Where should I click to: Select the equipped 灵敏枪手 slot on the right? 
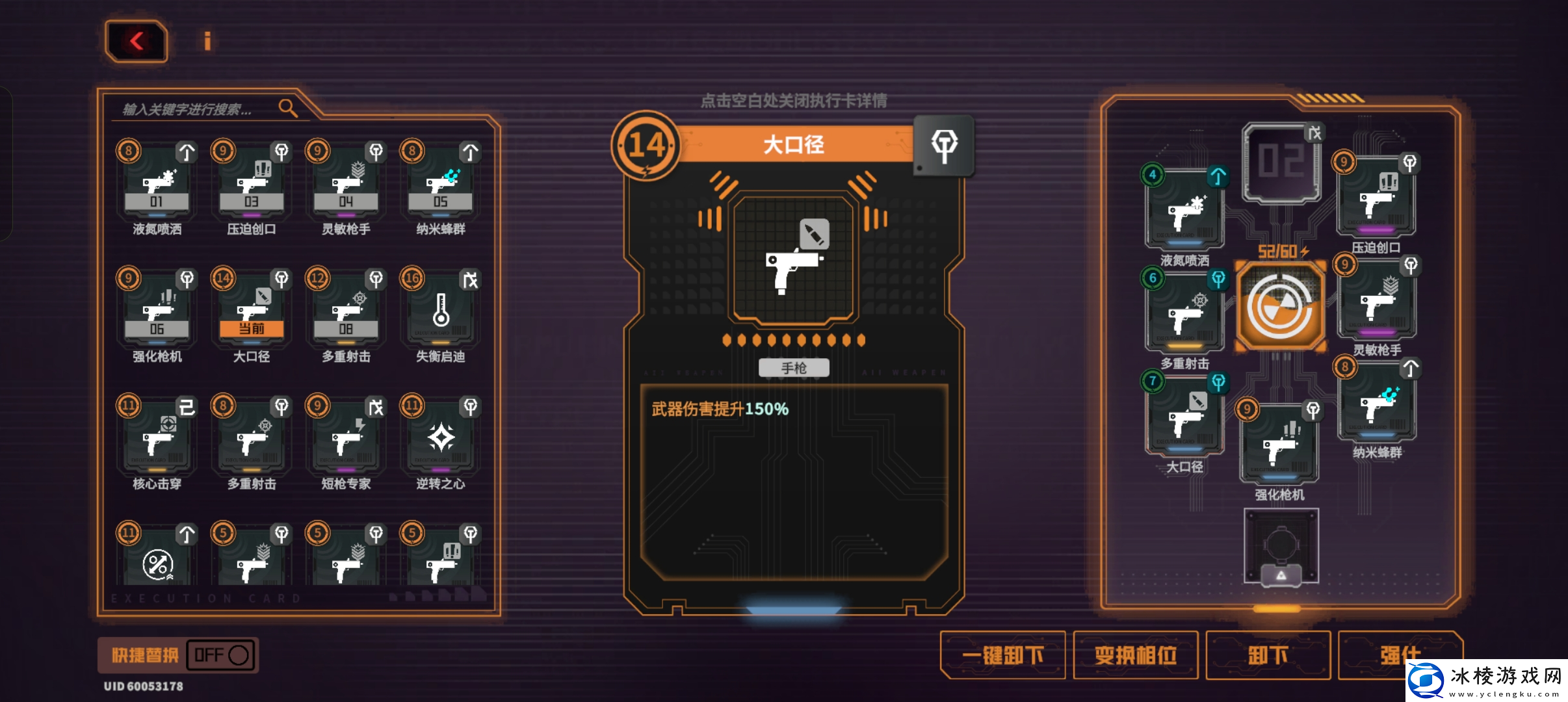(x=1377, y=302)
